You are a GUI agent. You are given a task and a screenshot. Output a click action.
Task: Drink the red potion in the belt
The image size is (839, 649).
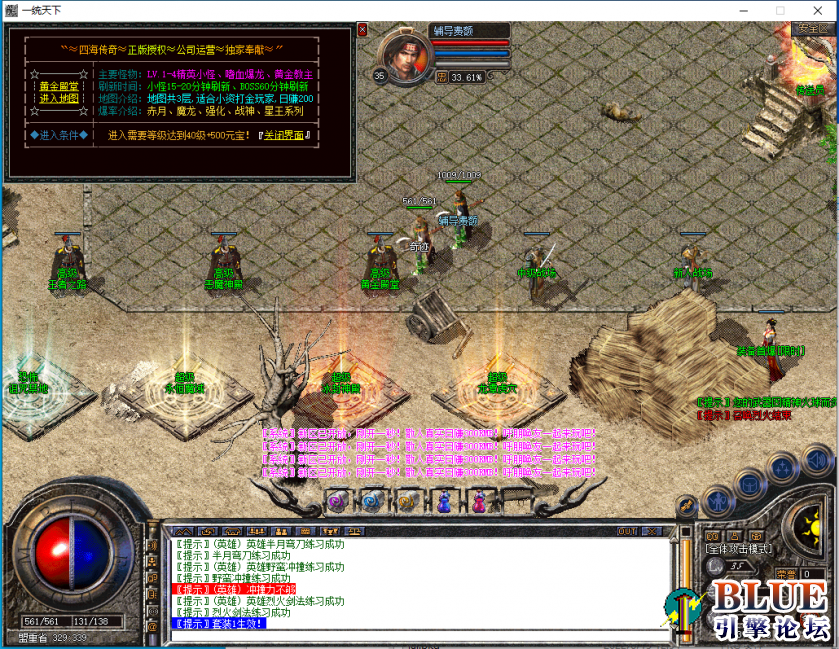[x=479, y=501]
